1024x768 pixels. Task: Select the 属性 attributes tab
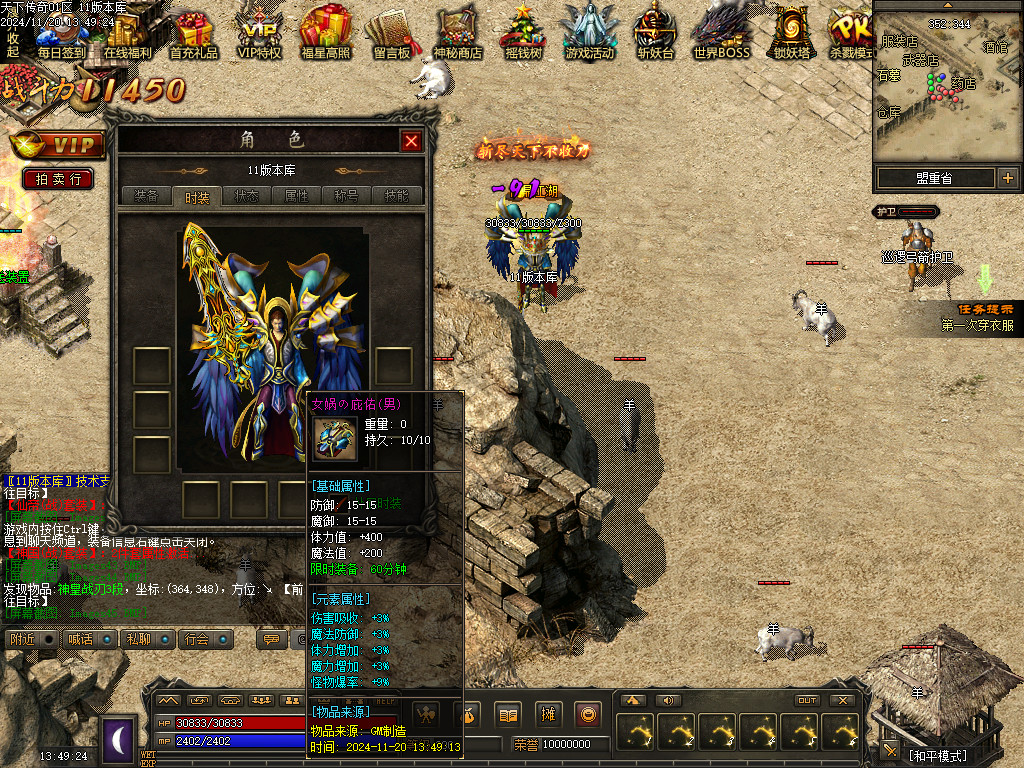[297, 196]
